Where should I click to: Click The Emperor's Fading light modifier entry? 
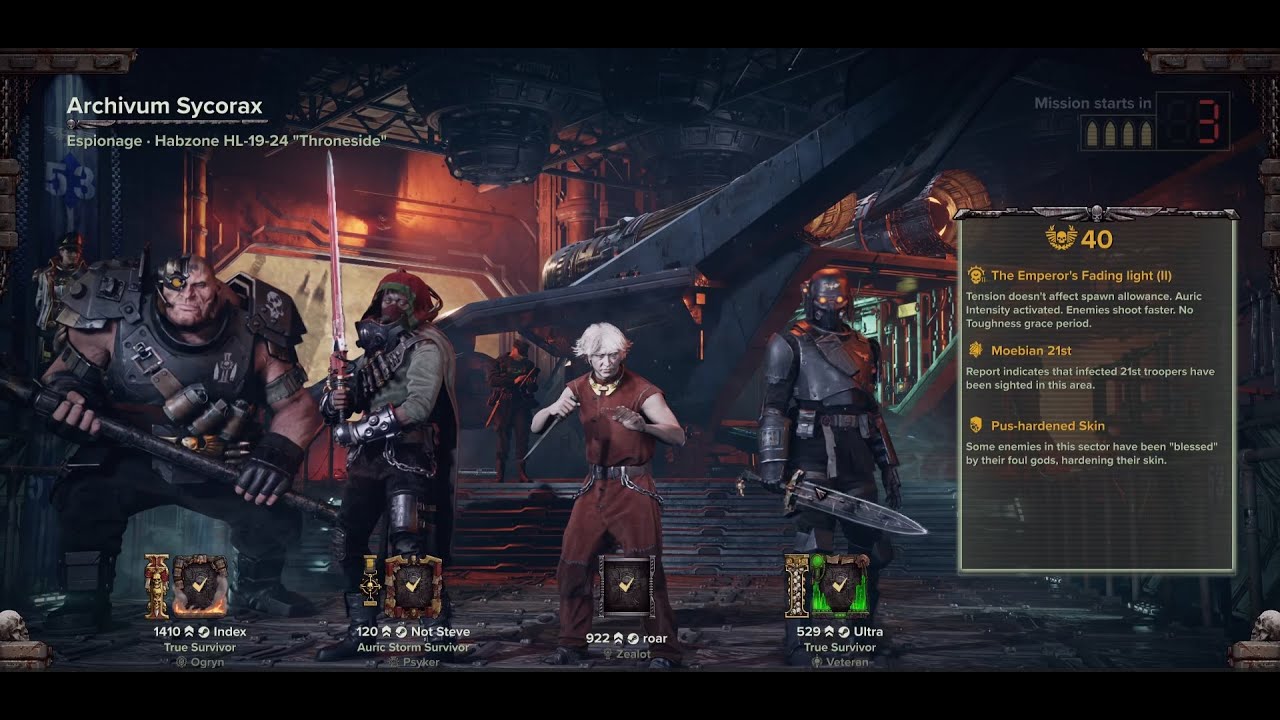(x=1081, y=275)
